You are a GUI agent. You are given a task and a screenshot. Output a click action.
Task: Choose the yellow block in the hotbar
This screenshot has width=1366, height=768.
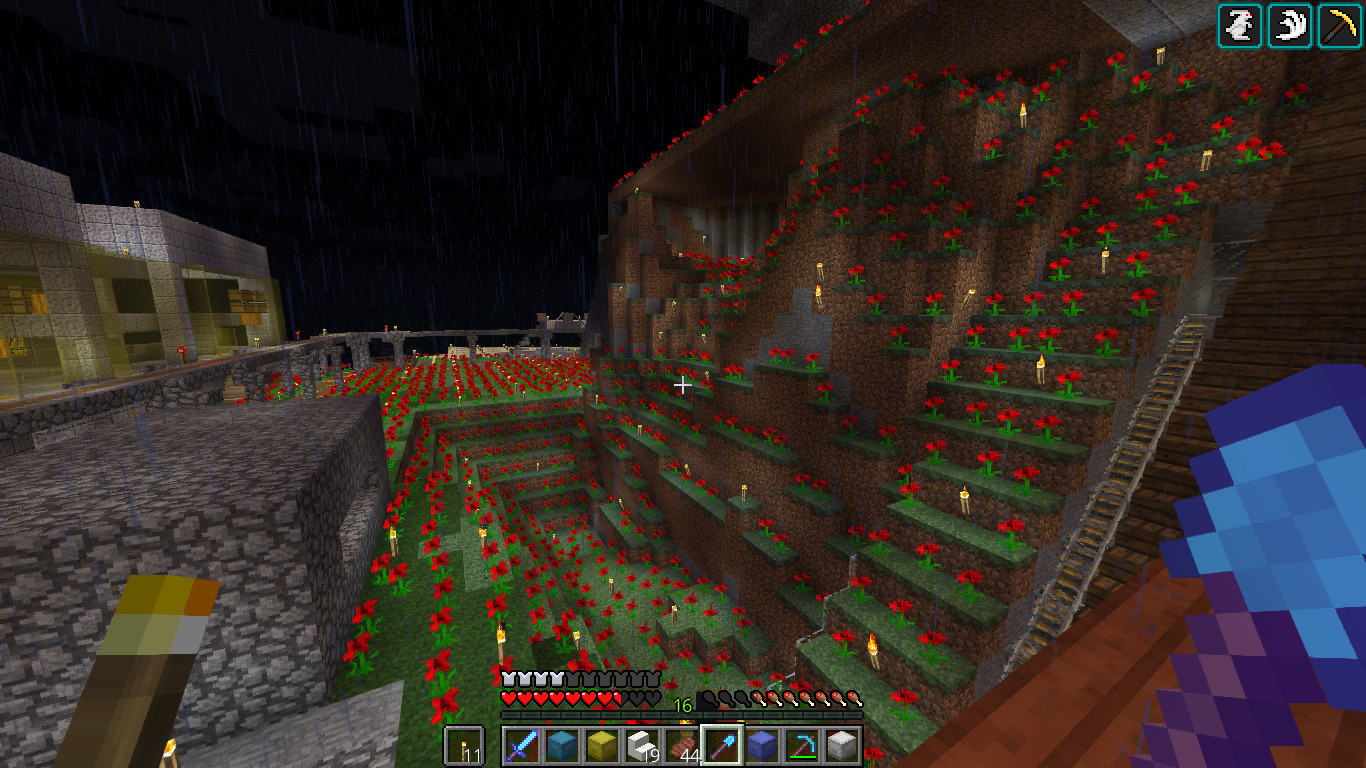[601, 746]
